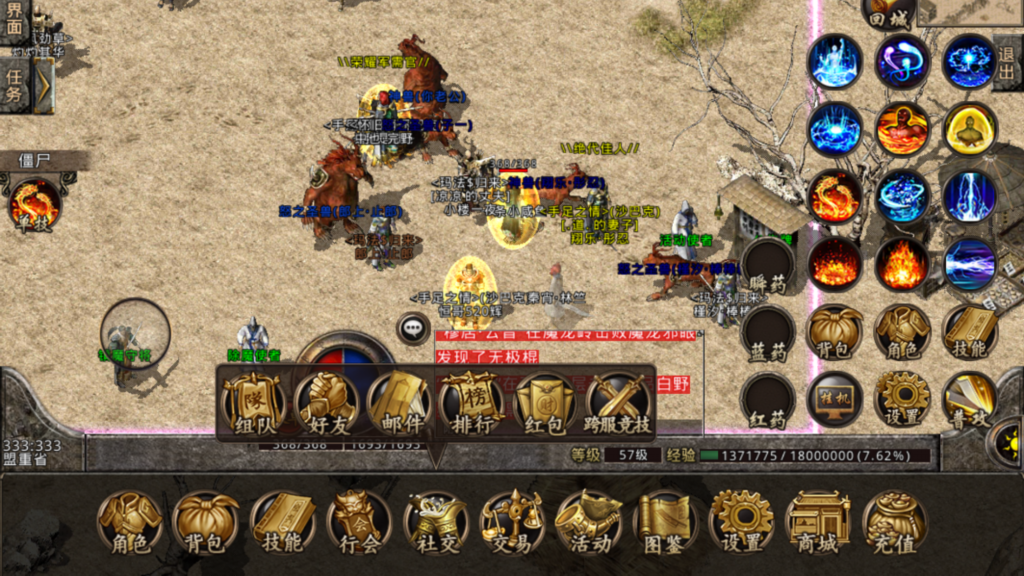This screenshot has width=1024, height=576.
Task: Open the 任务 quest tab
Action: tap(15, 85)
